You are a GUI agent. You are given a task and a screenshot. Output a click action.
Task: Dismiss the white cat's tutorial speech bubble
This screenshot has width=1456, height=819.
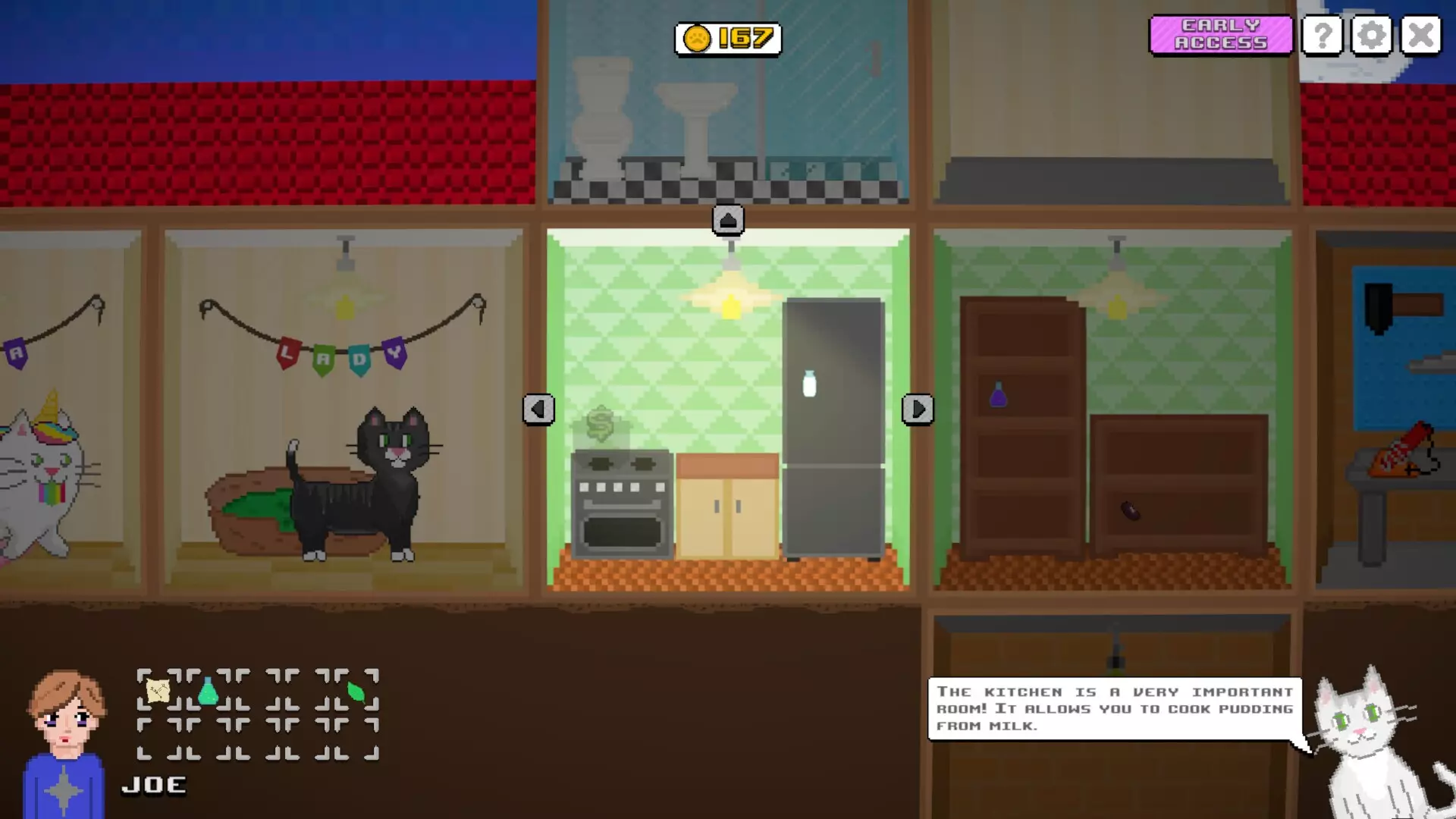[1115, 709]
